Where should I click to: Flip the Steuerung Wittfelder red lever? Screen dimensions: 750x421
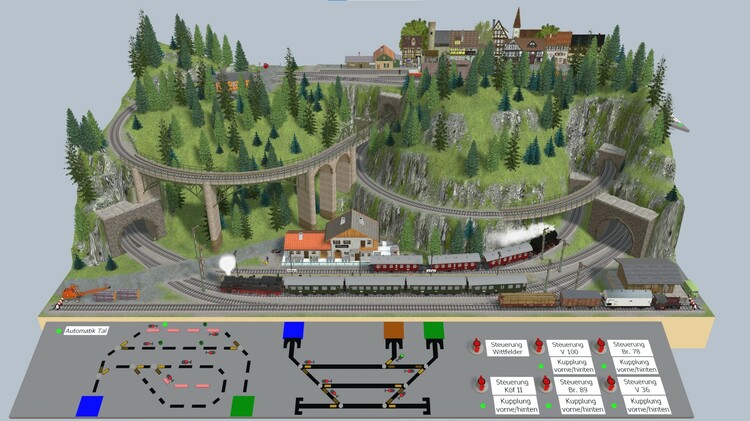(478, 344)
